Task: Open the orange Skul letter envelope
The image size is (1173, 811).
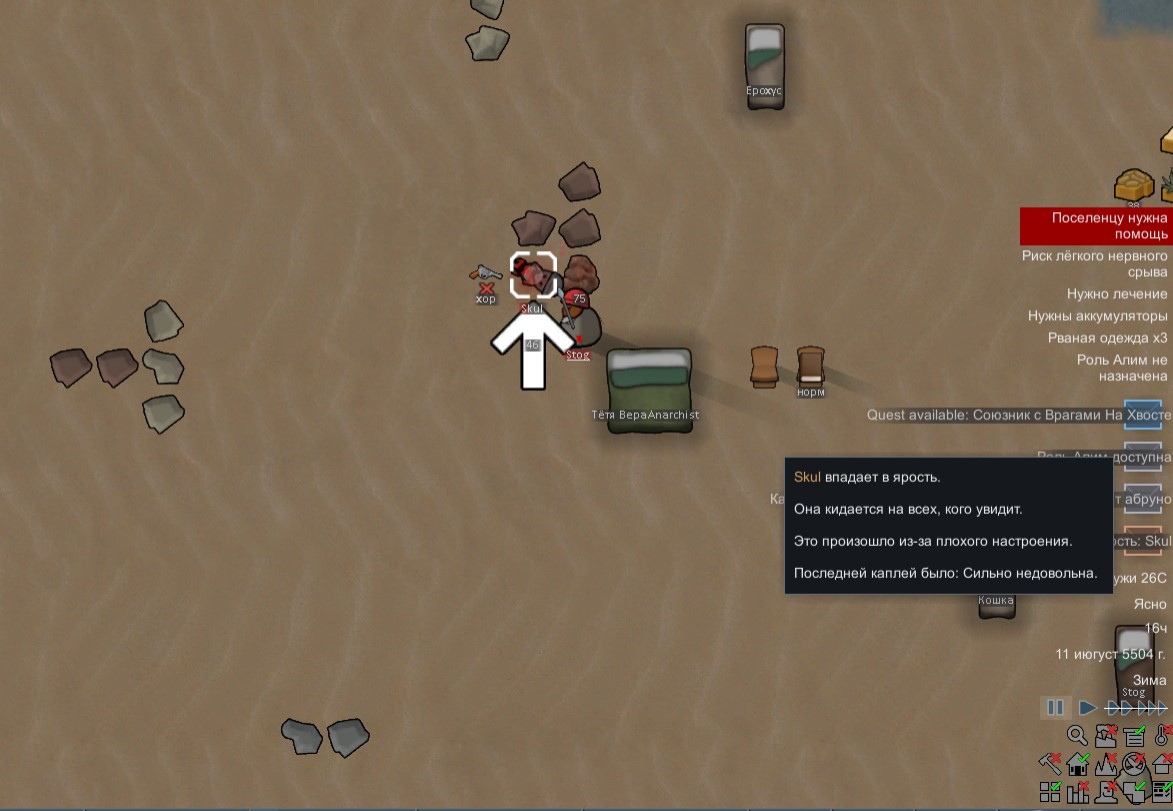Action: coord(1143,541)
